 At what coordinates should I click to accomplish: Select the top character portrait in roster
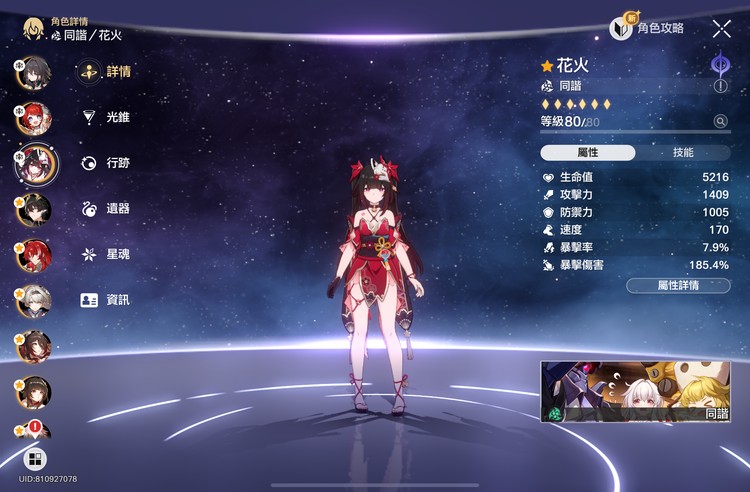tap(33, 72)
